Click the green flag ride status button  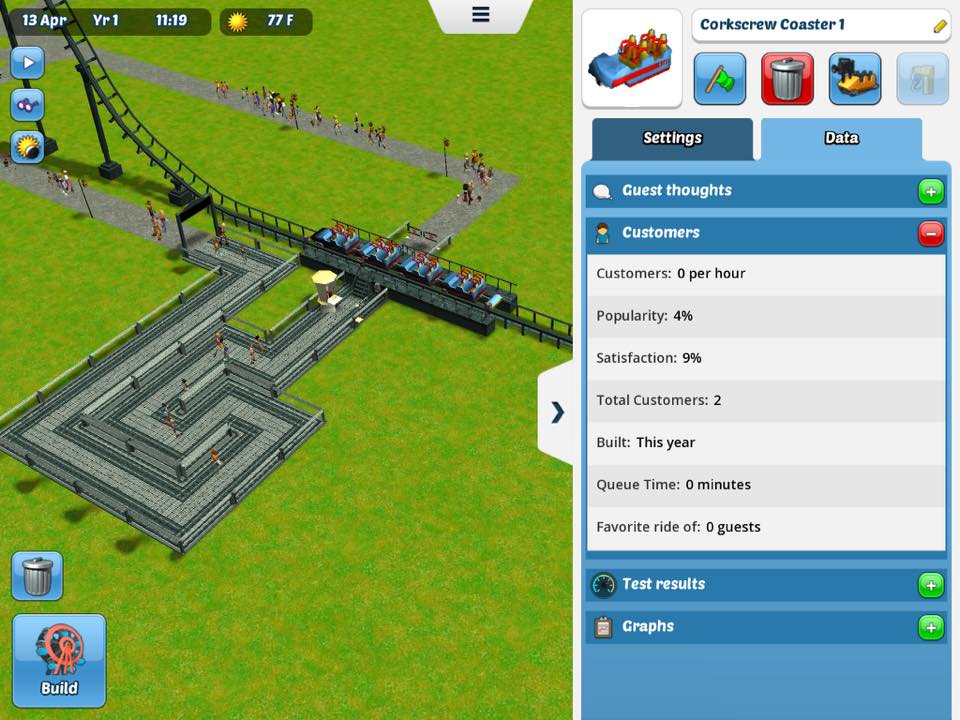point(720,79)
